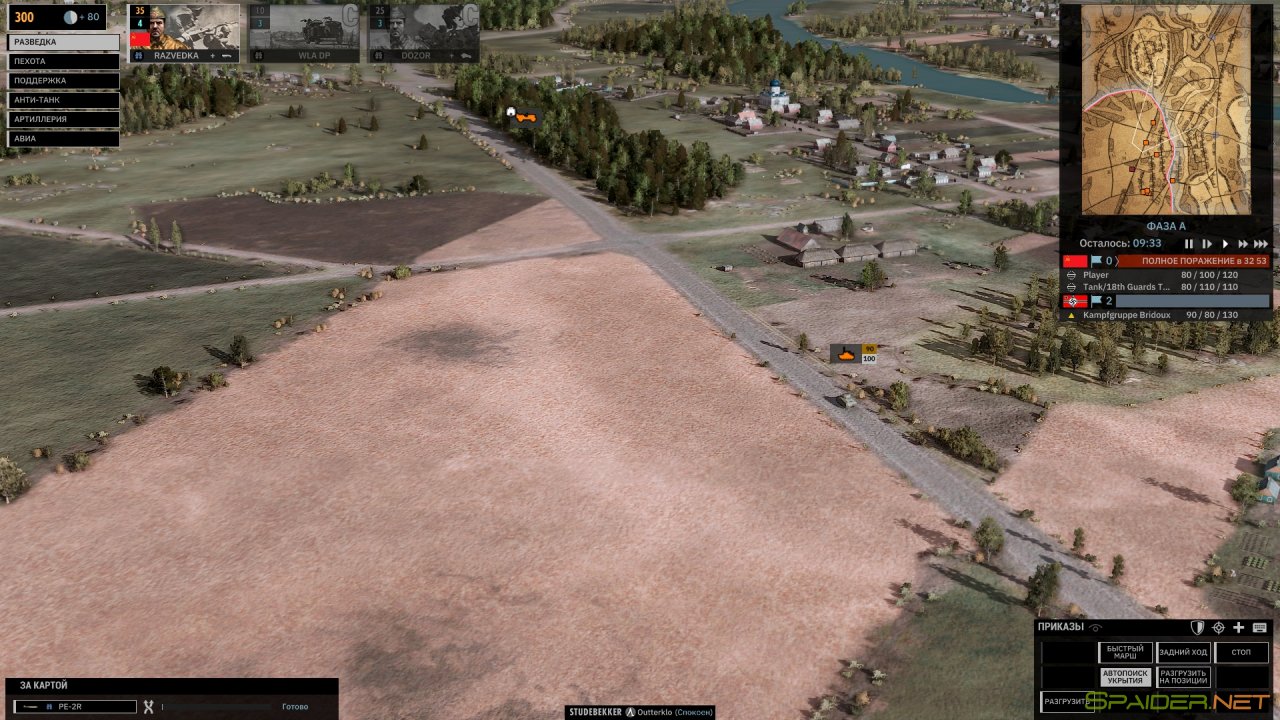Image resolution: width=1280 pixels, height=720 pixels.
Task: Select the crosshair targeting icon in the orders panel
Action: [1219, 627]
